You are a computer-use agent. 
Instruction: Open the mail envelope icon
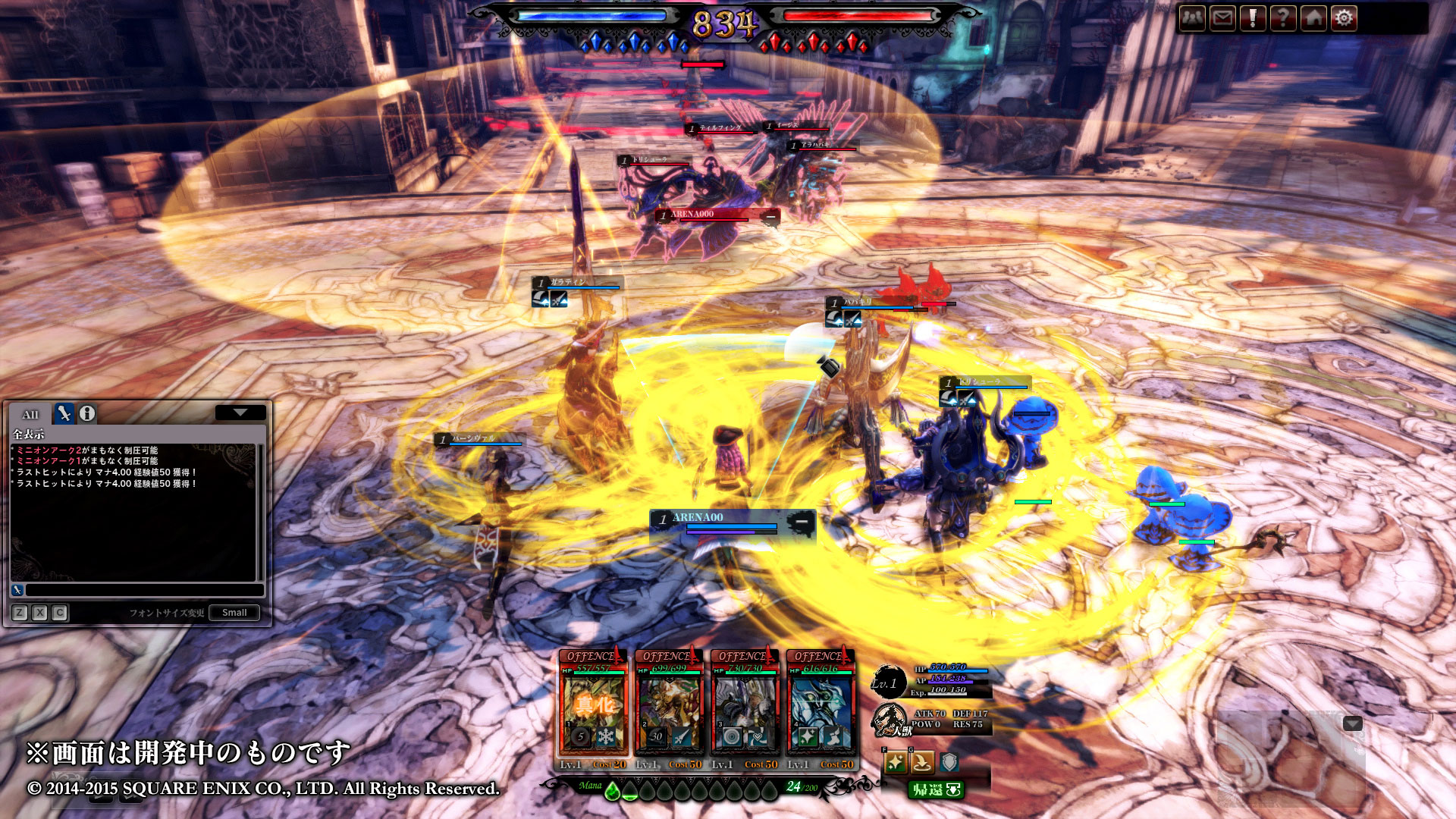1222,17
